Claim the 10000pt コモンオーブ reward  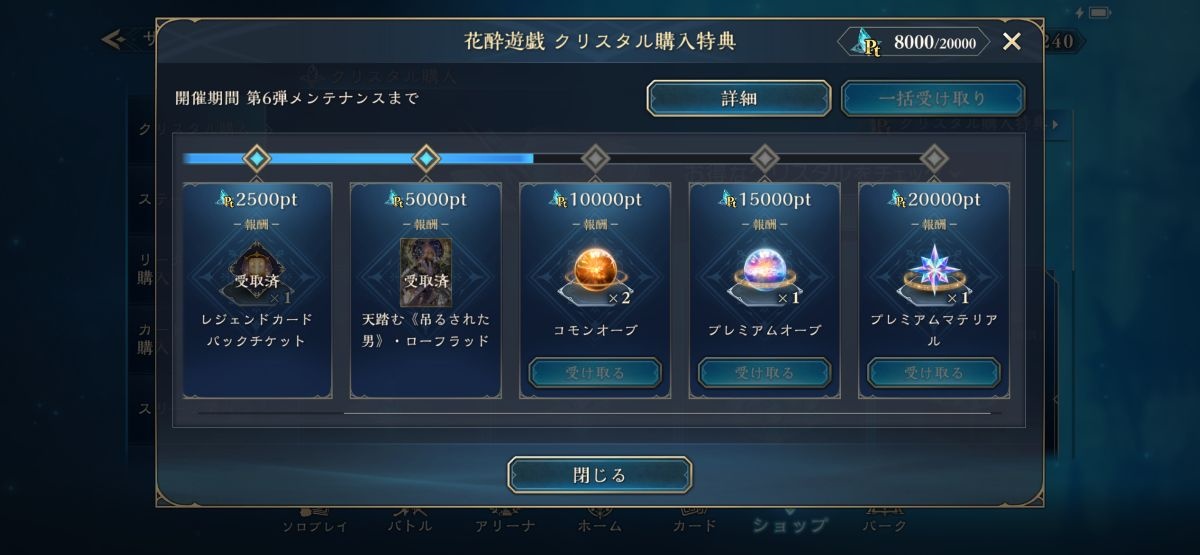pyautogui.click(x=595, y=372)
